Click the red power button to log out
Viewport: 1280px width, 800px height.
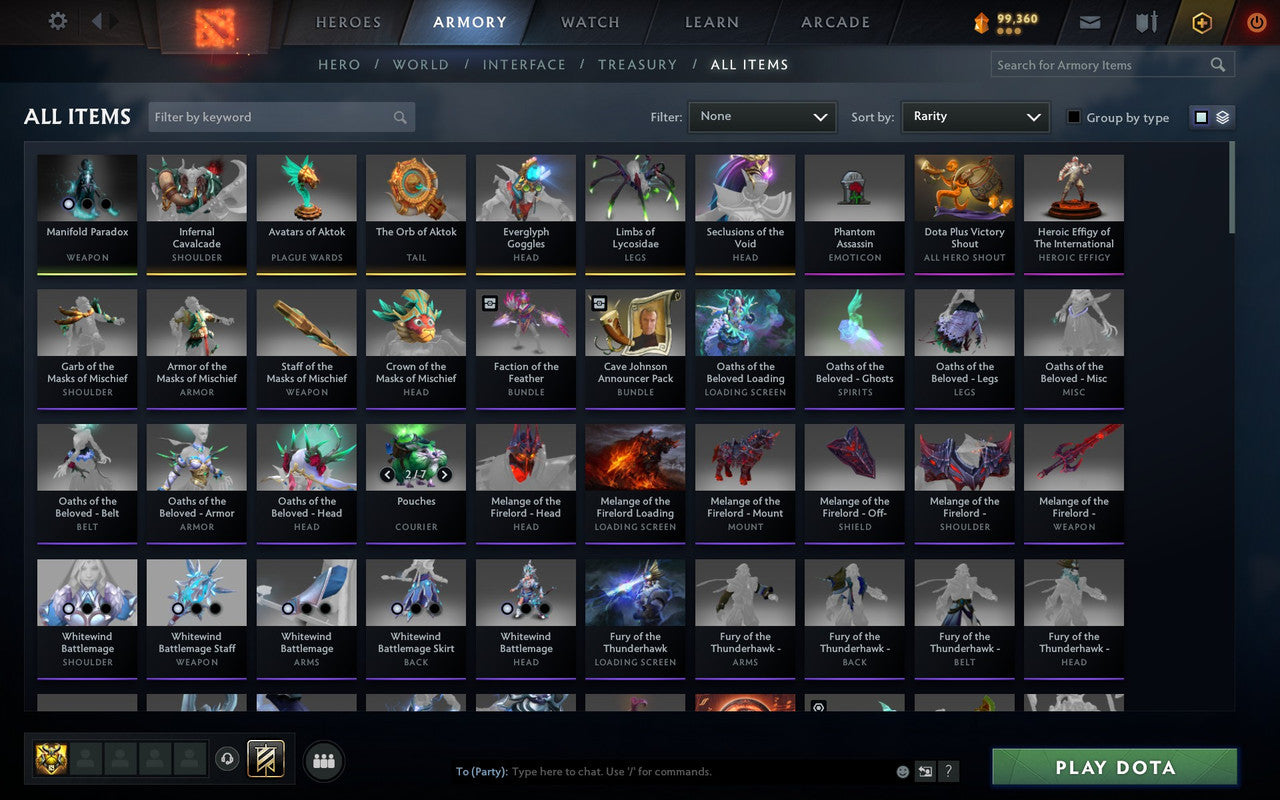(1256, 22)
